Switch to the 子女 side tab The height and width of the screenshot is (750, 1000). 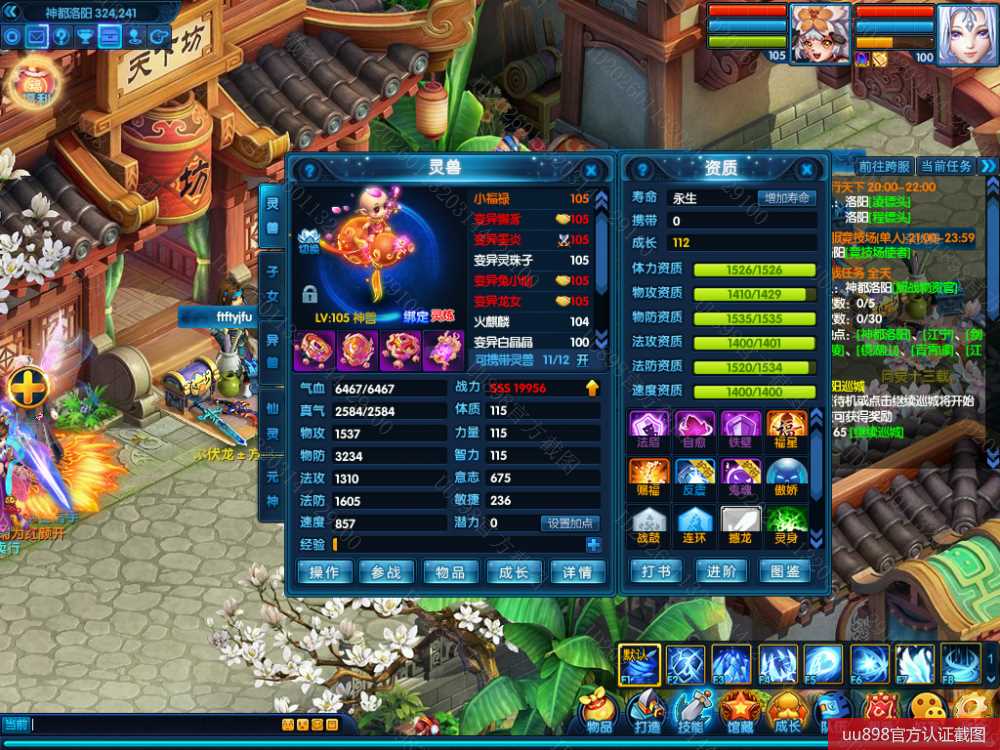272,283
